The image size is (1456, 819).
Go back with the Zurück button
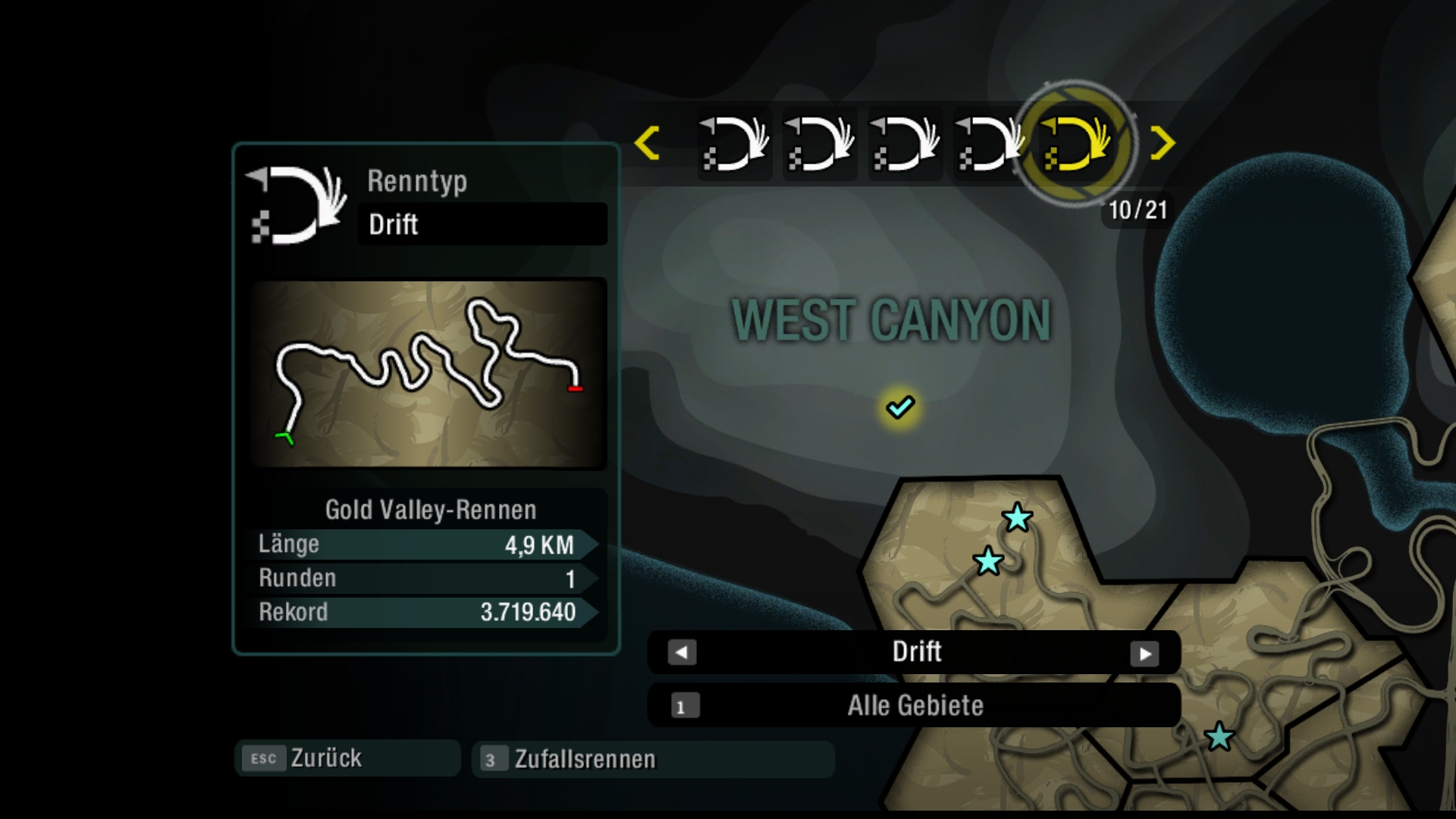click(x=347, y=758)
